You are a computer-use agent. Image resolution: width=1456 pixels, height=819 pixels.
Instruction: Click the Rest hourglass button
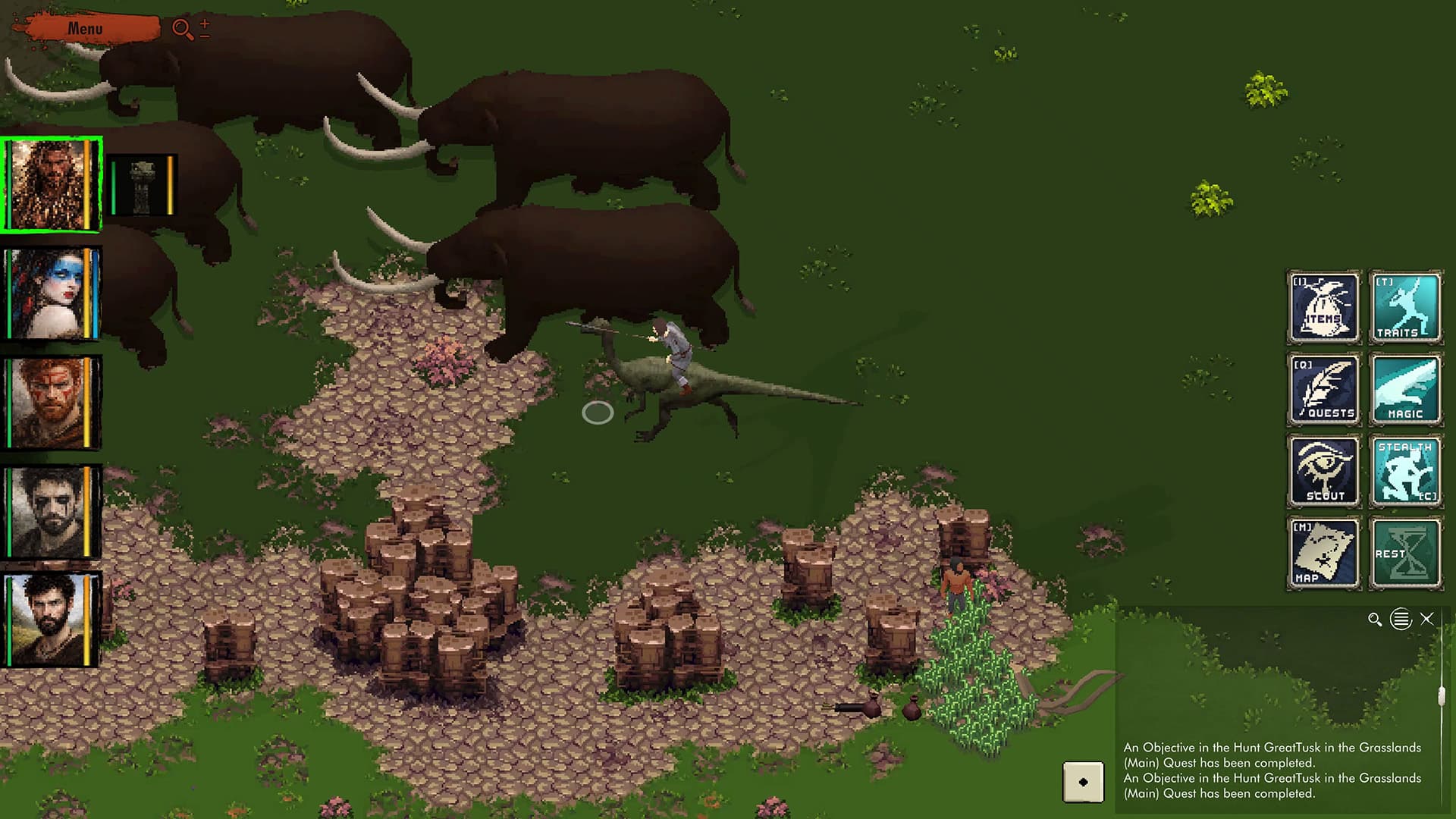click(1405, 553)
